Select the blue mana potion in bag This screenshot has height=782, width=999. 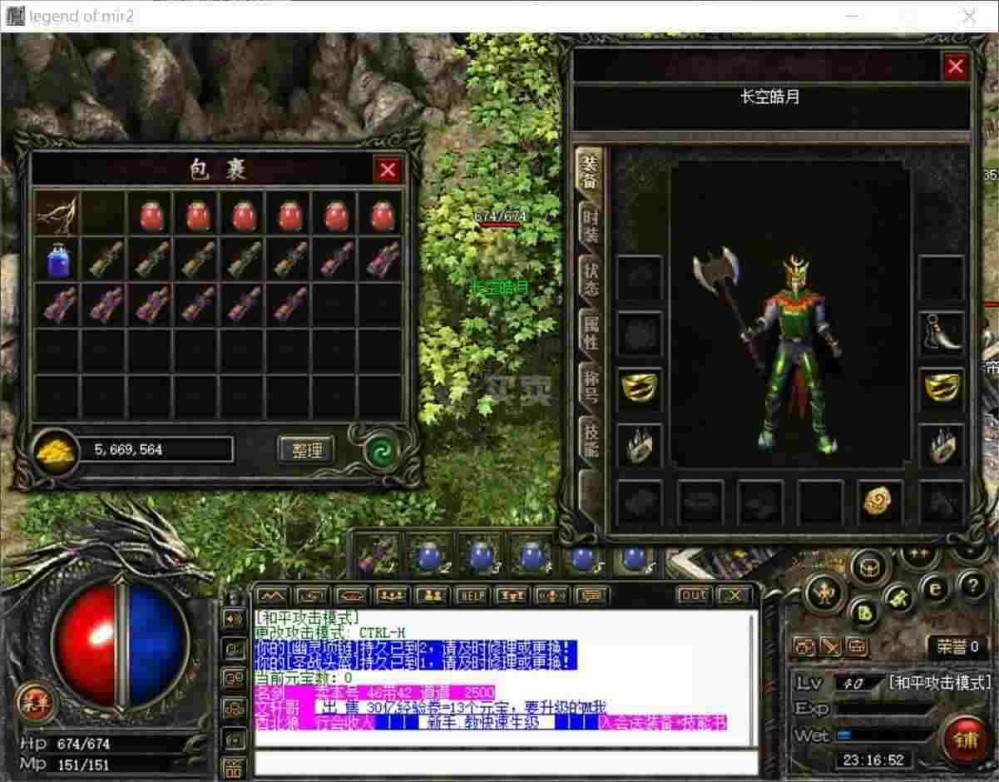point(57,260)
